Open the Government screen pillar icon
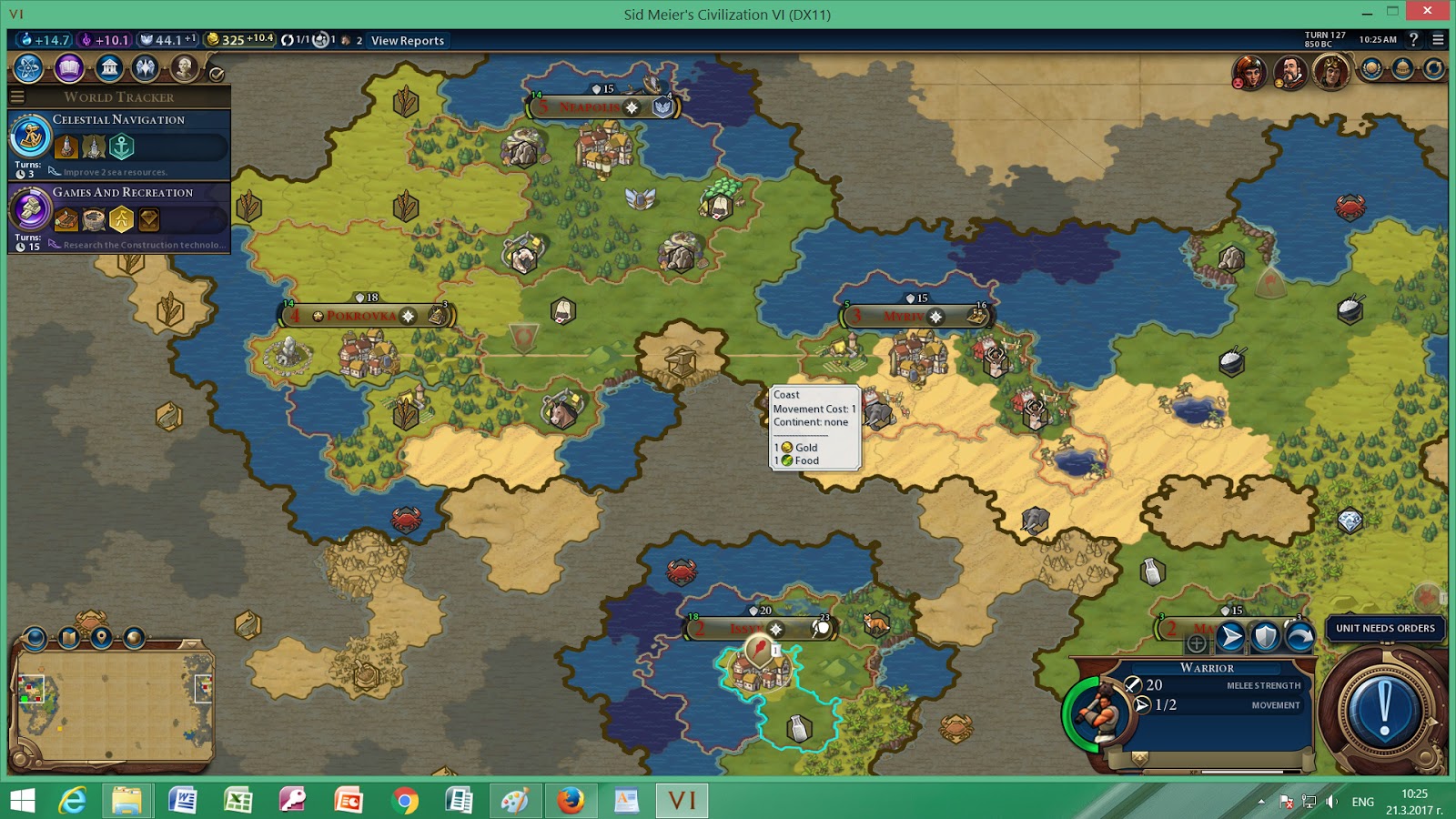 pyautogui.click(x=108, y=68)
